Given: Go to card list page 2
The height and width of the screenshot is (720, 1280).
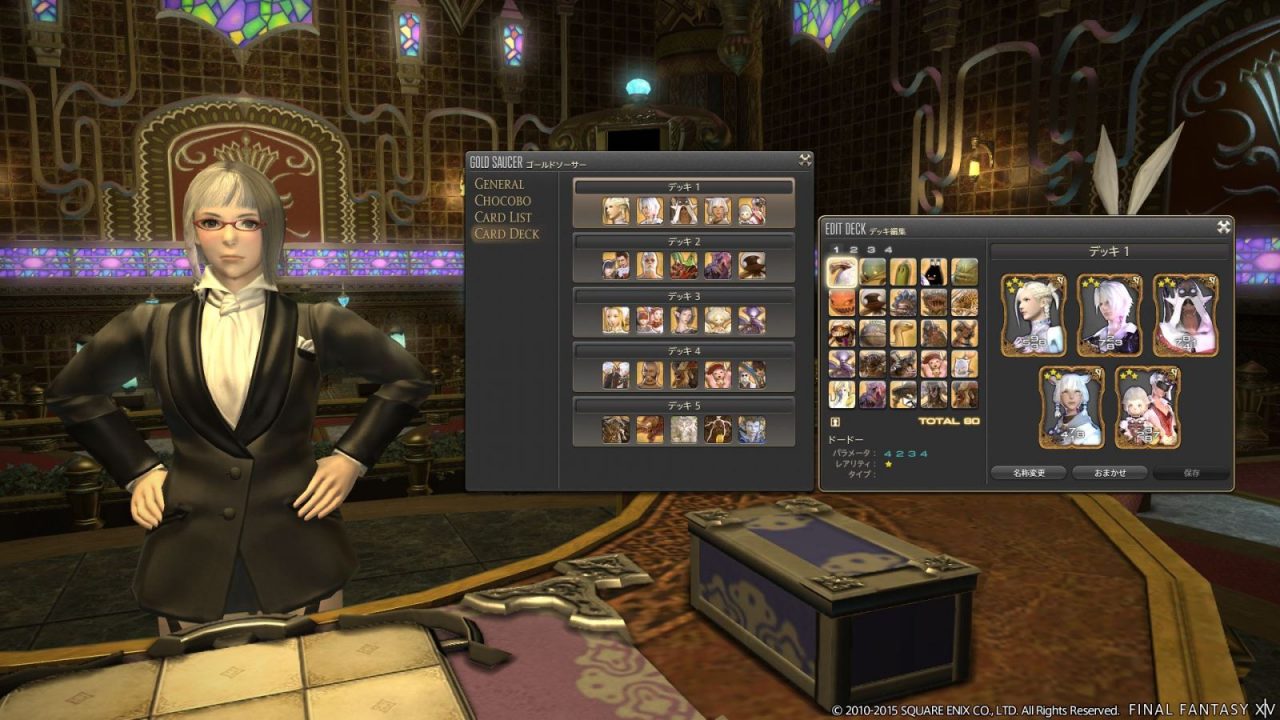Looking at the screenshot, I should coord(854,250).
